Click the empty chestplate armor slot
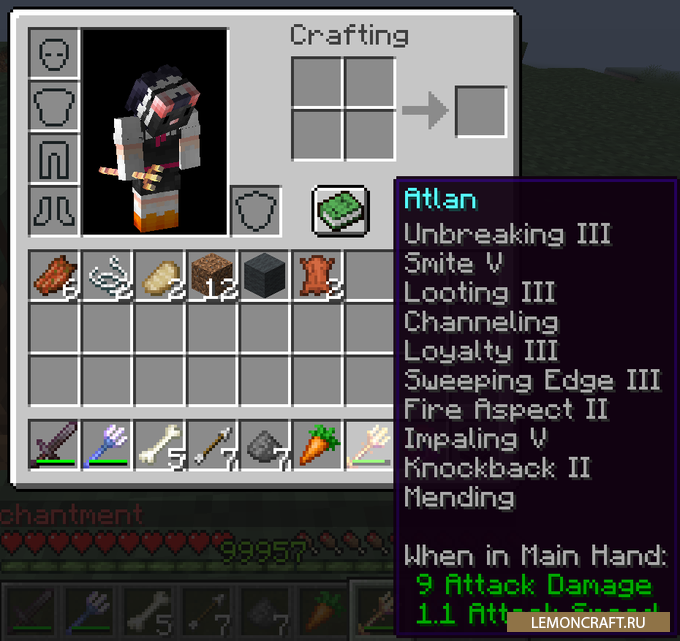 click(x=54, y=105)
